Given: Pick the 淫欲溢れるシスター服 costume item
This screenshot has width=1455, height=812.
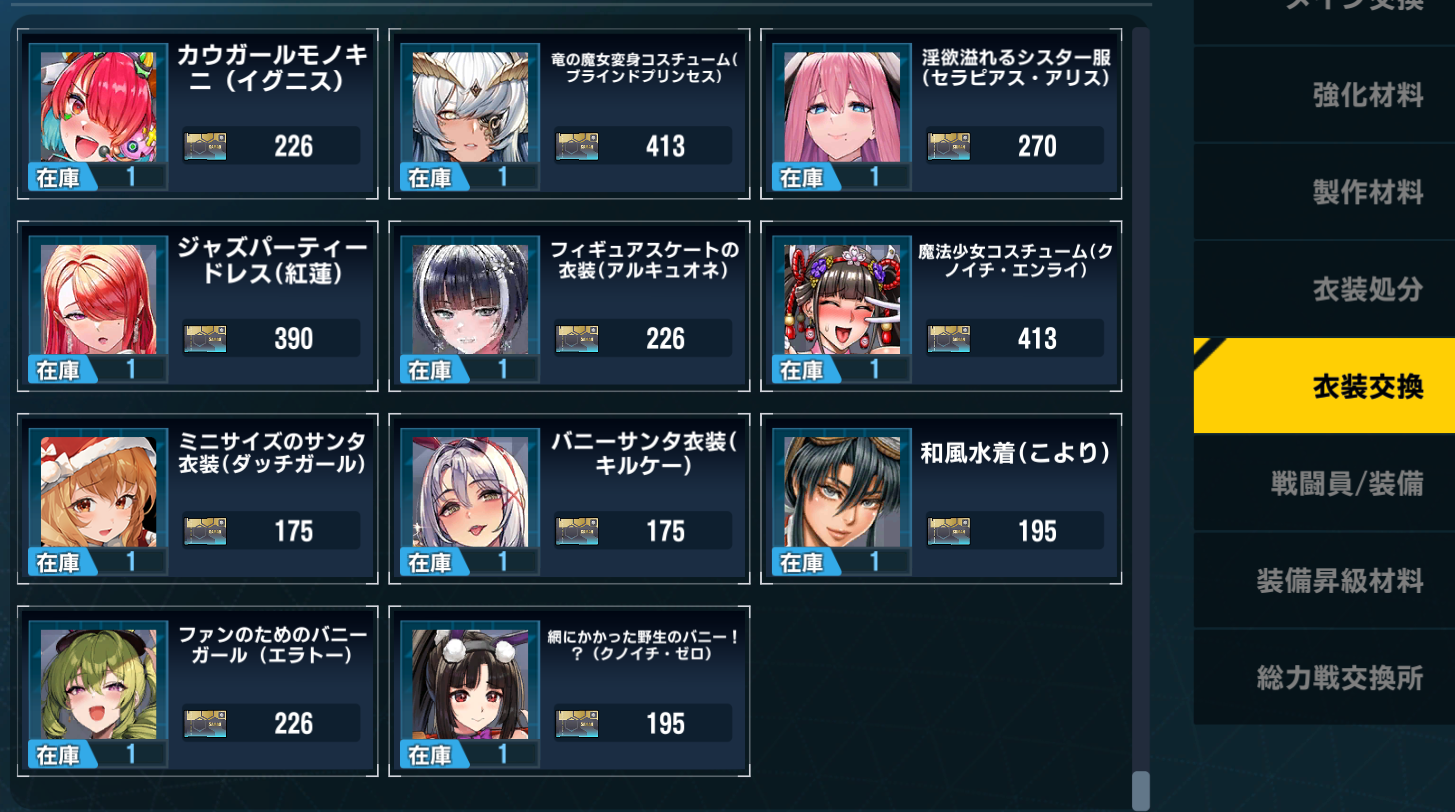Looking at the screenshot, I should 941,113.
